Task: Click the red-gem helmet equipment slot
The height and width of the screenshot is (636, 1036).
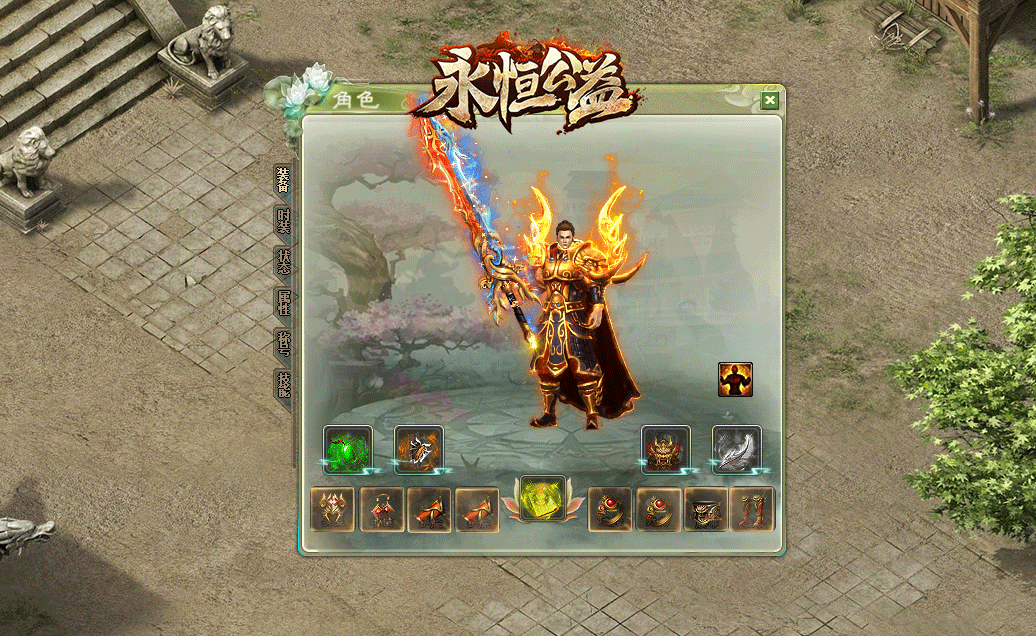Action: 333,510
